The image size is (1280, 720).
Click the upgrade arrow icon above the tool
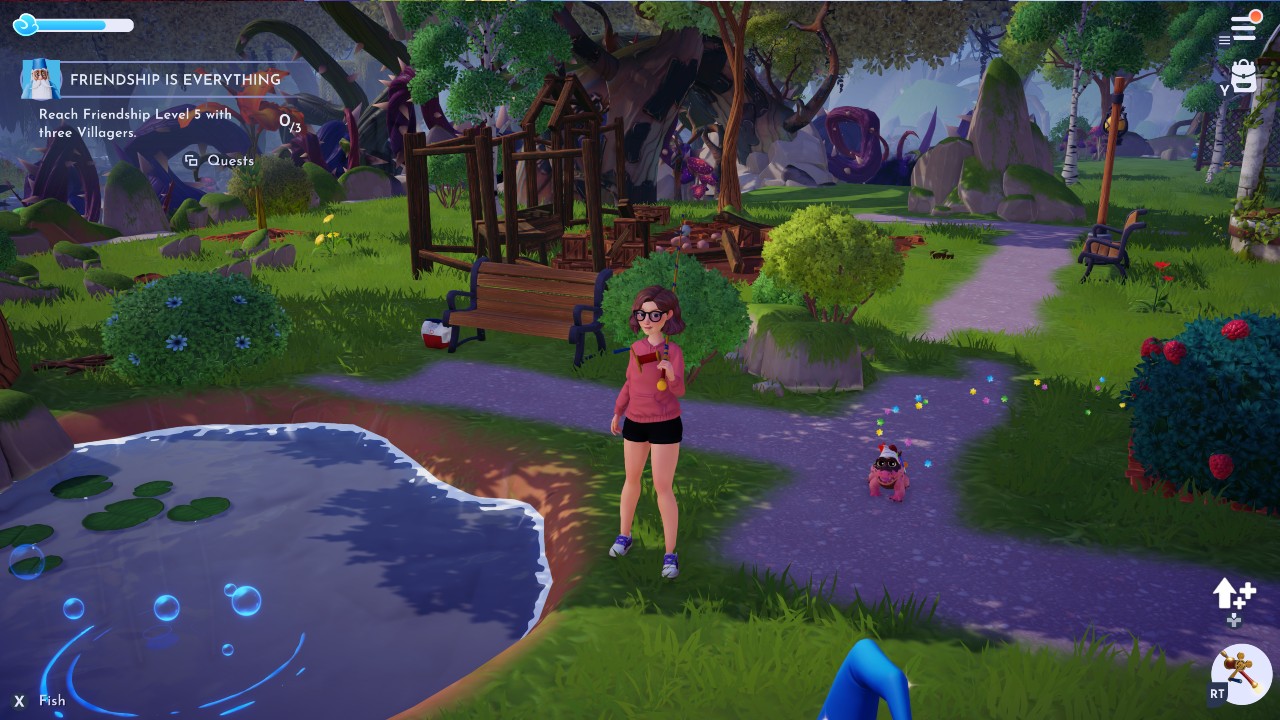[1230, 594]
